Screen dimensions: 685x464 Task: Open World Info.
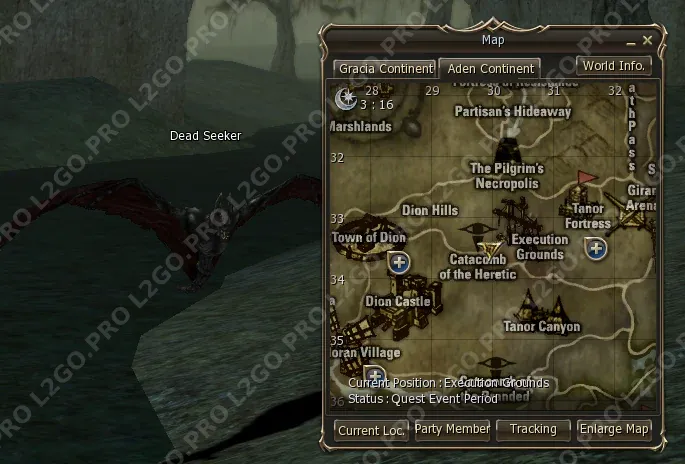pos(614,66)
